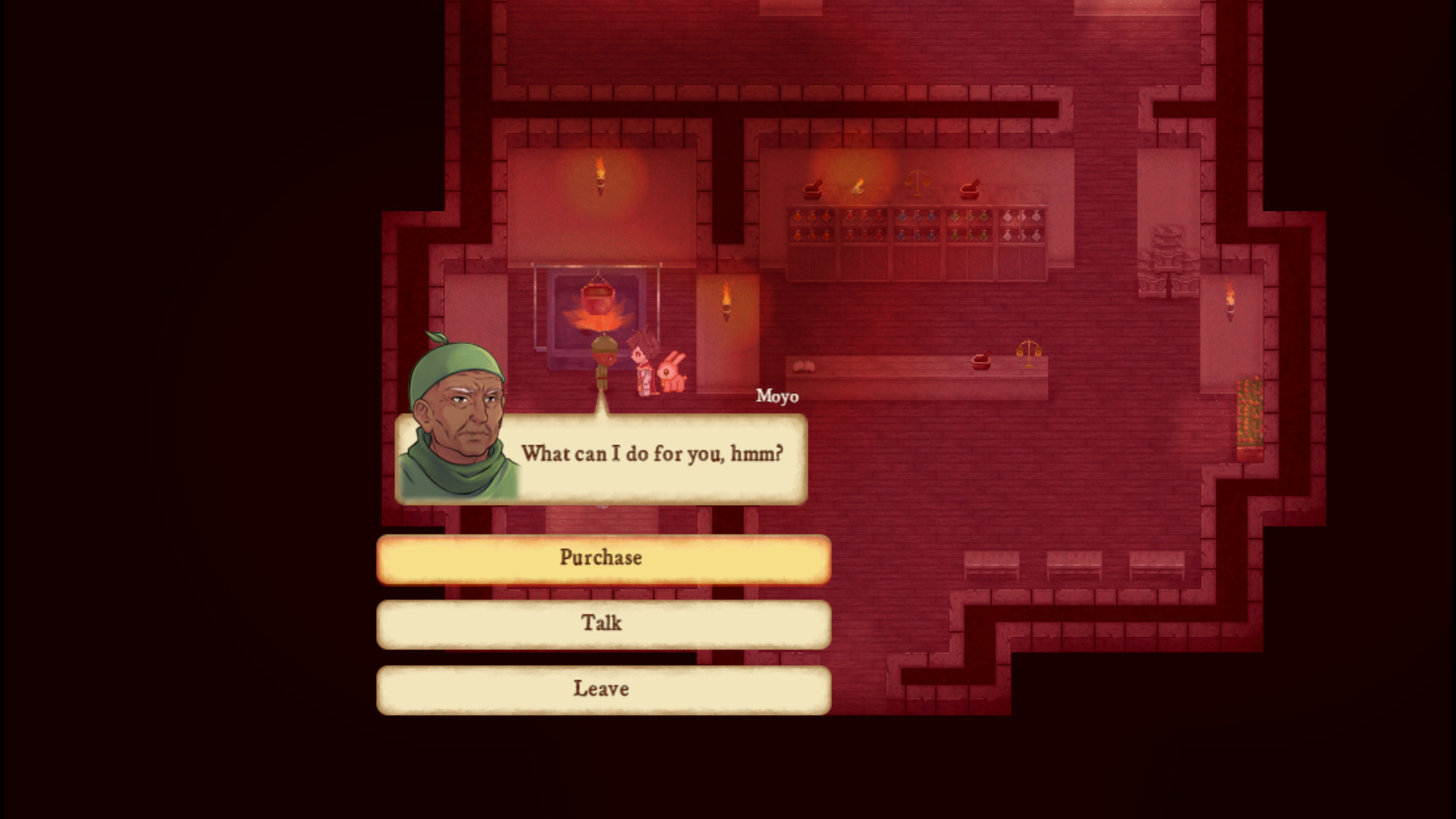
Task: Click the open book on the counter
Action: point(804,366)
